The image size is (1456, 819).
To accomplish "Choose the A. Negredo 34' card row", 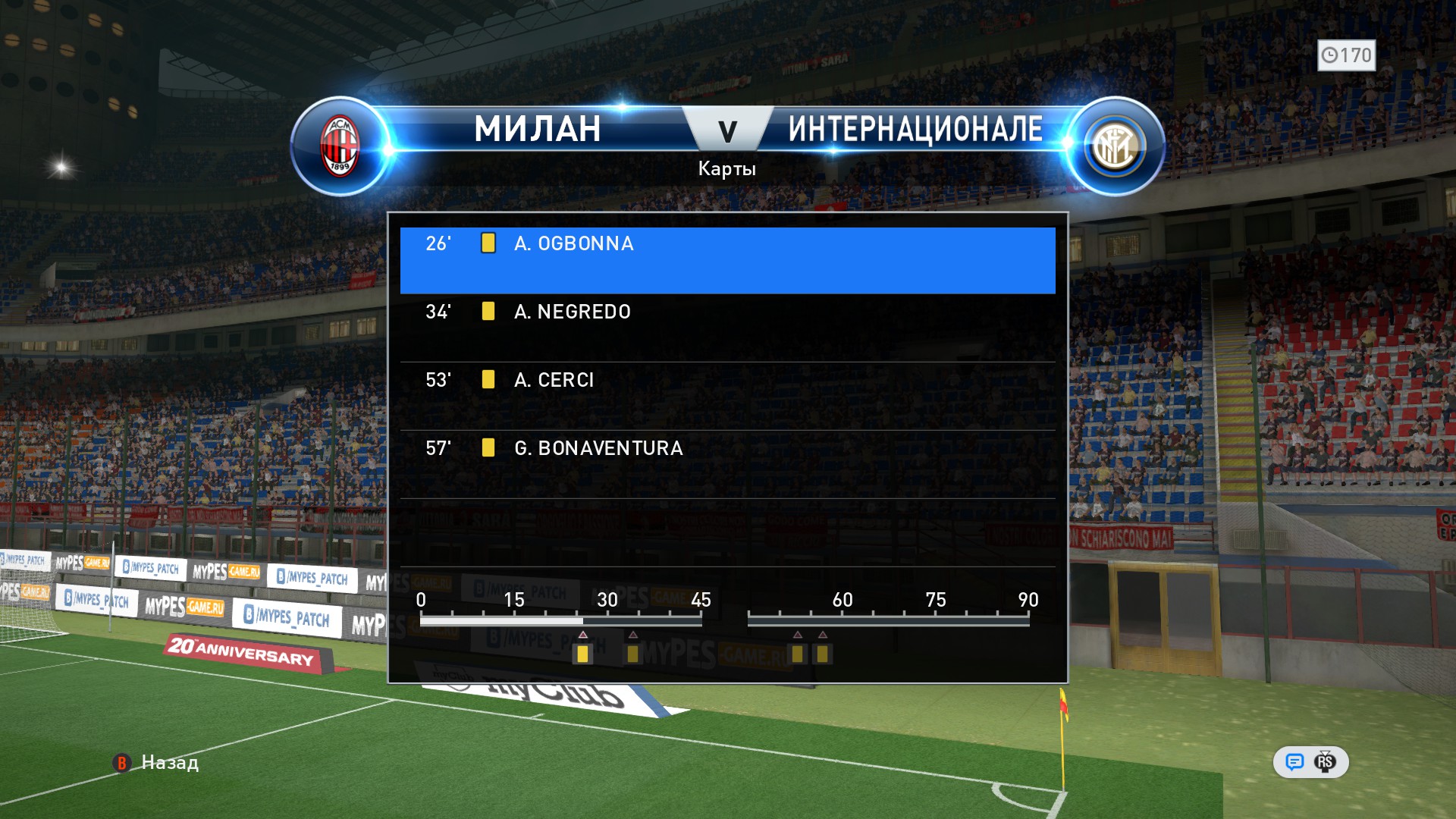I will pos(726,328).
